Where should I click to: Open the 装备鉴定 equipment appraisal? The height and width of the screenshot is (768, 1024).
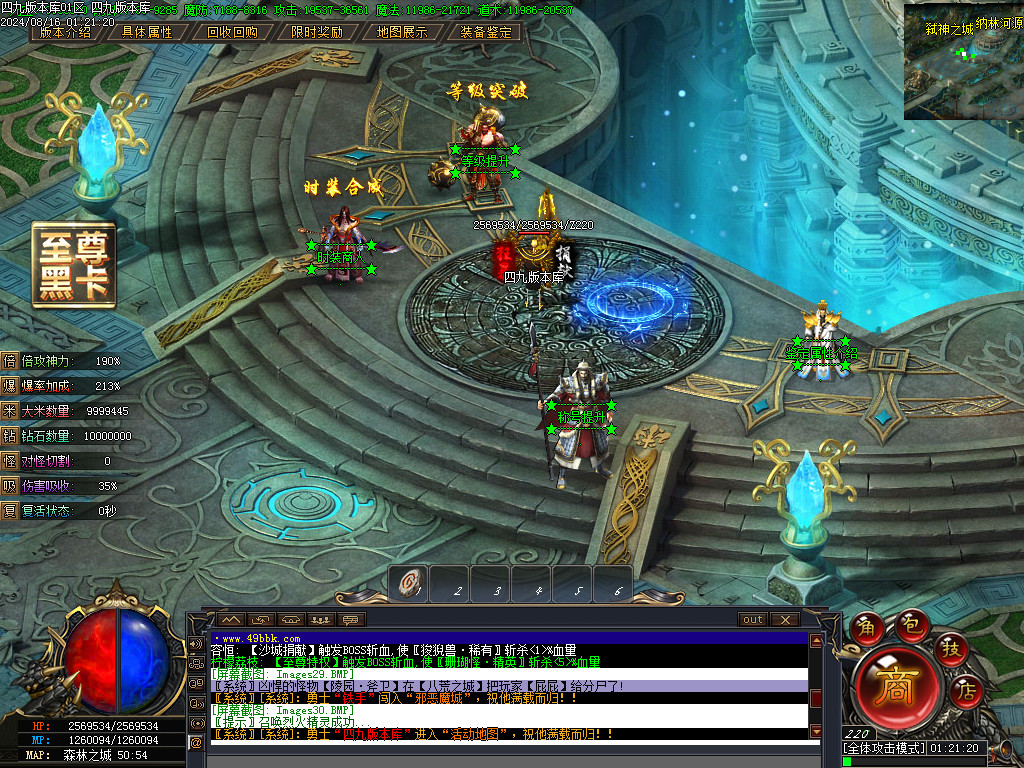pyautogui.click(x=486, y=32)
